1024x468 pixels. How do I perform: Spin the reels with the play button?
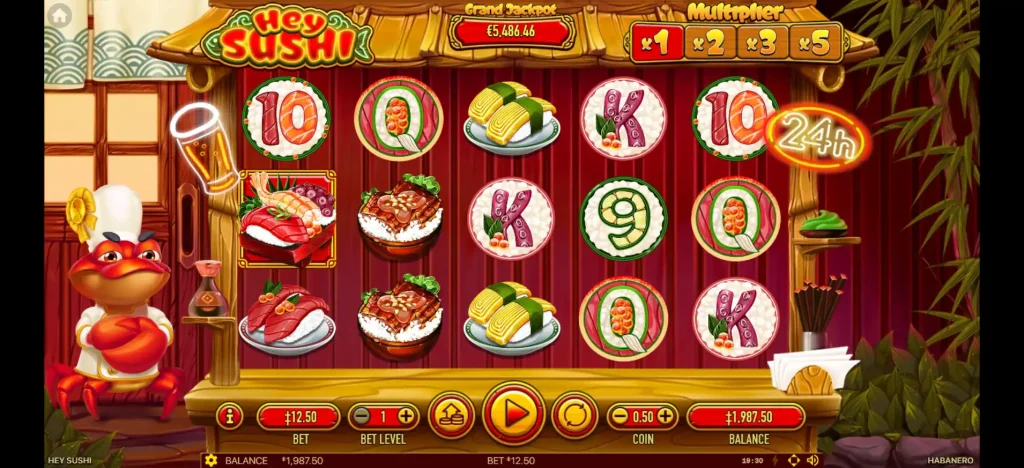[x=513, y=415]
